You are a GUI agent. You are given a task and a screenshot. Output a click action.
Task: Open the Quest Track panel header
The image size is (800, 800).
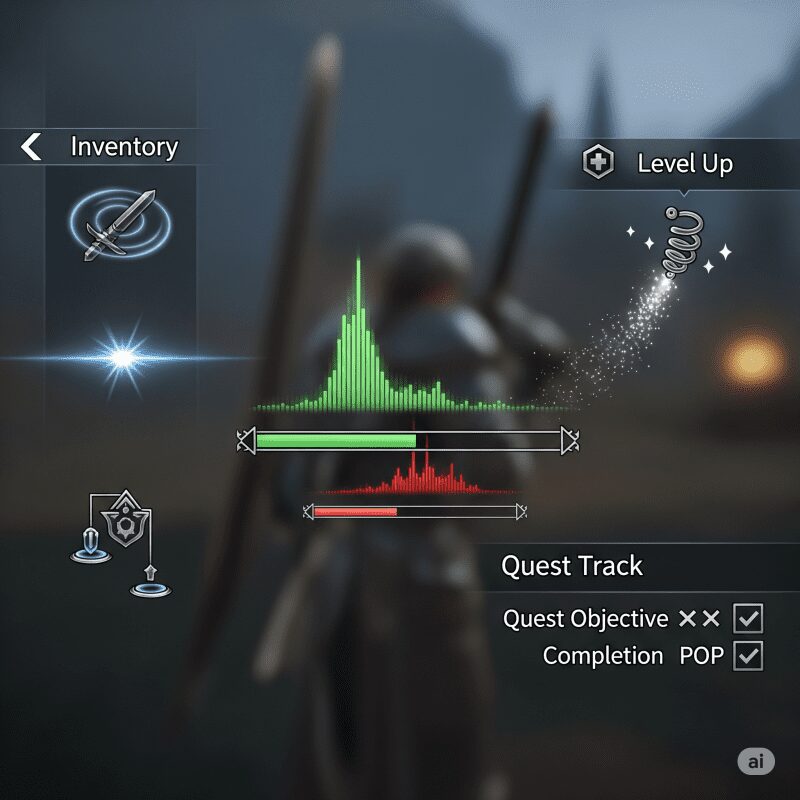(572, 566)
